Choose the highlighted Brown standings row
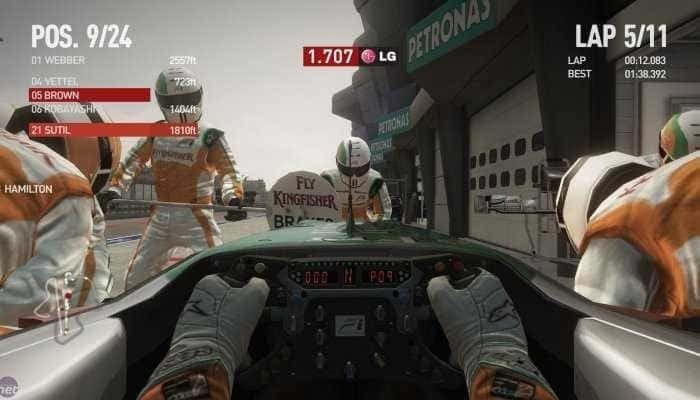Viewport: 700px width, 400px height. click(90, 95)
